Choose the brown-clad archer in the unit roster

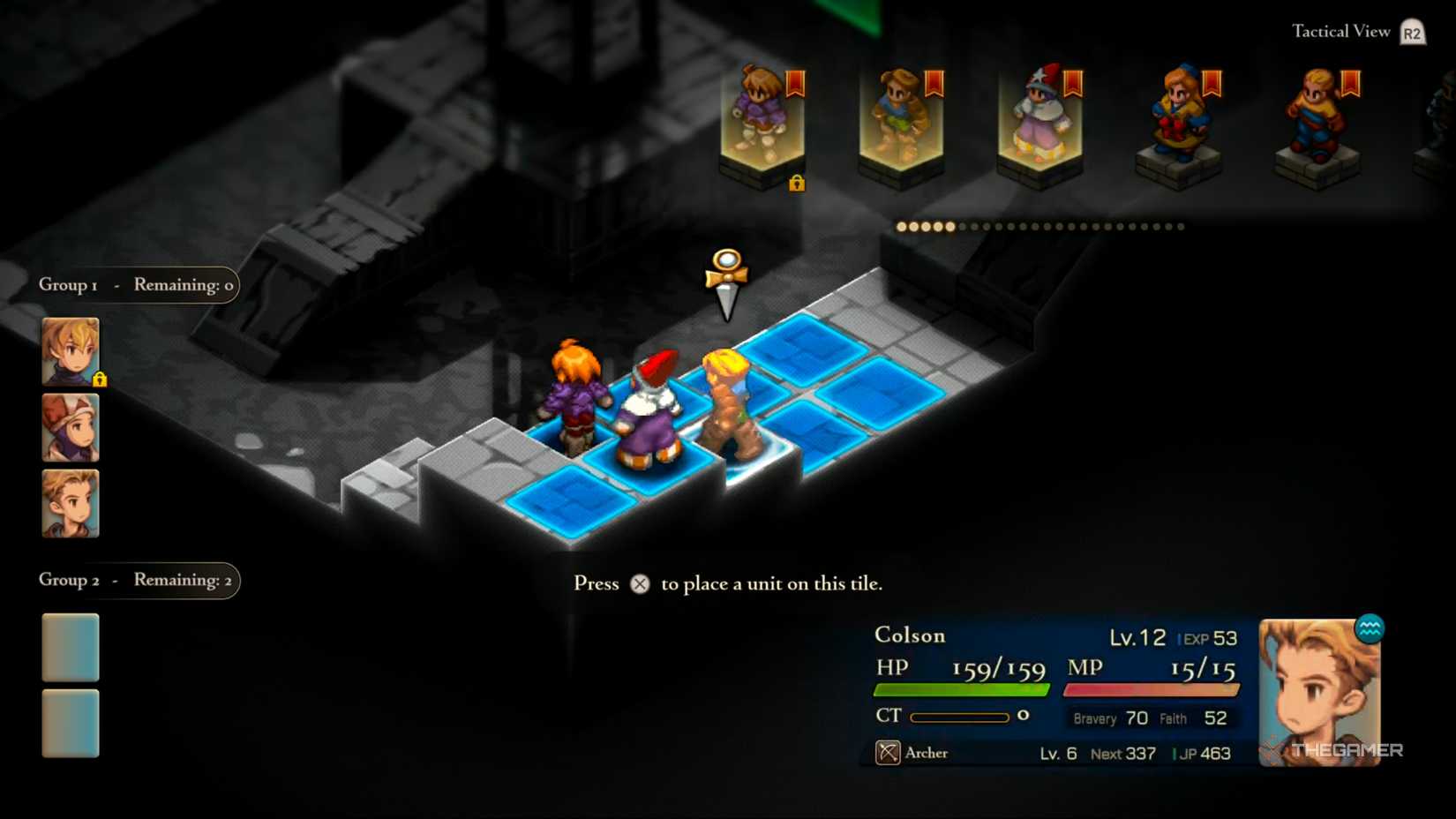click(x=900, y=119)
